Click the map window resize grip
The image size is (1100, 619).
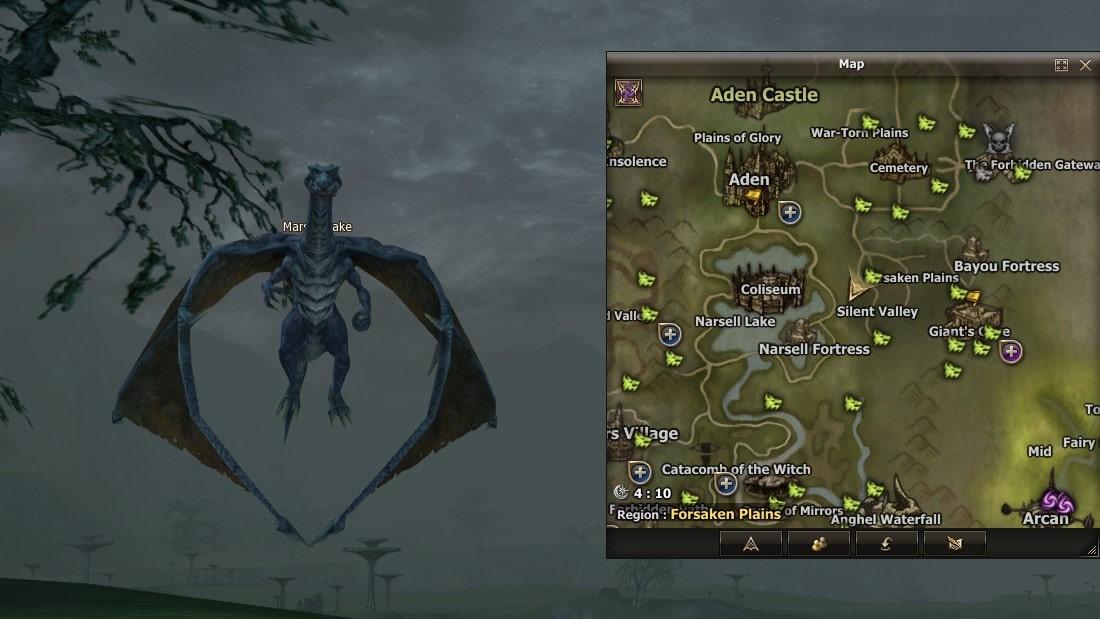1092,550
